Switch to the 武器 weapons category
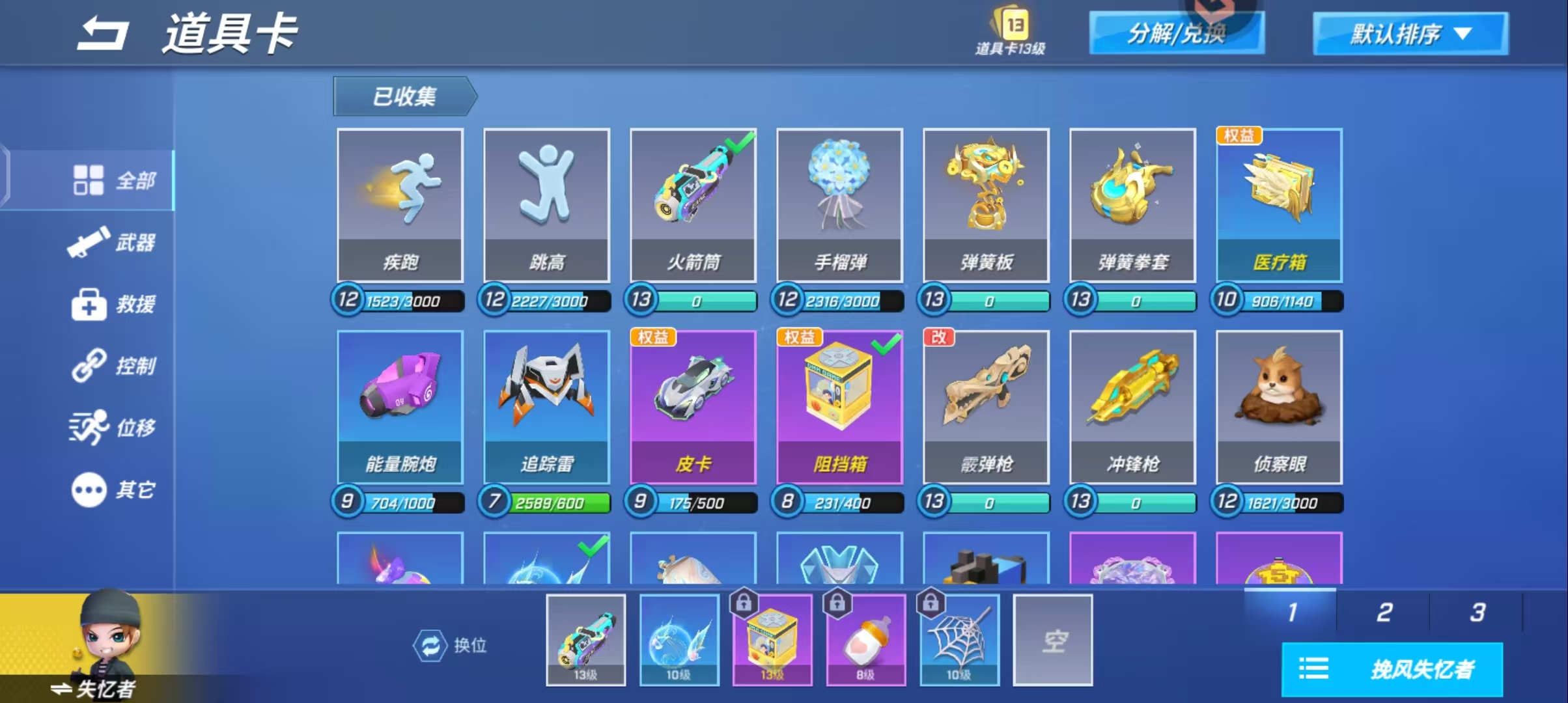Screen dimensions: 1568x703 (112, 243)
